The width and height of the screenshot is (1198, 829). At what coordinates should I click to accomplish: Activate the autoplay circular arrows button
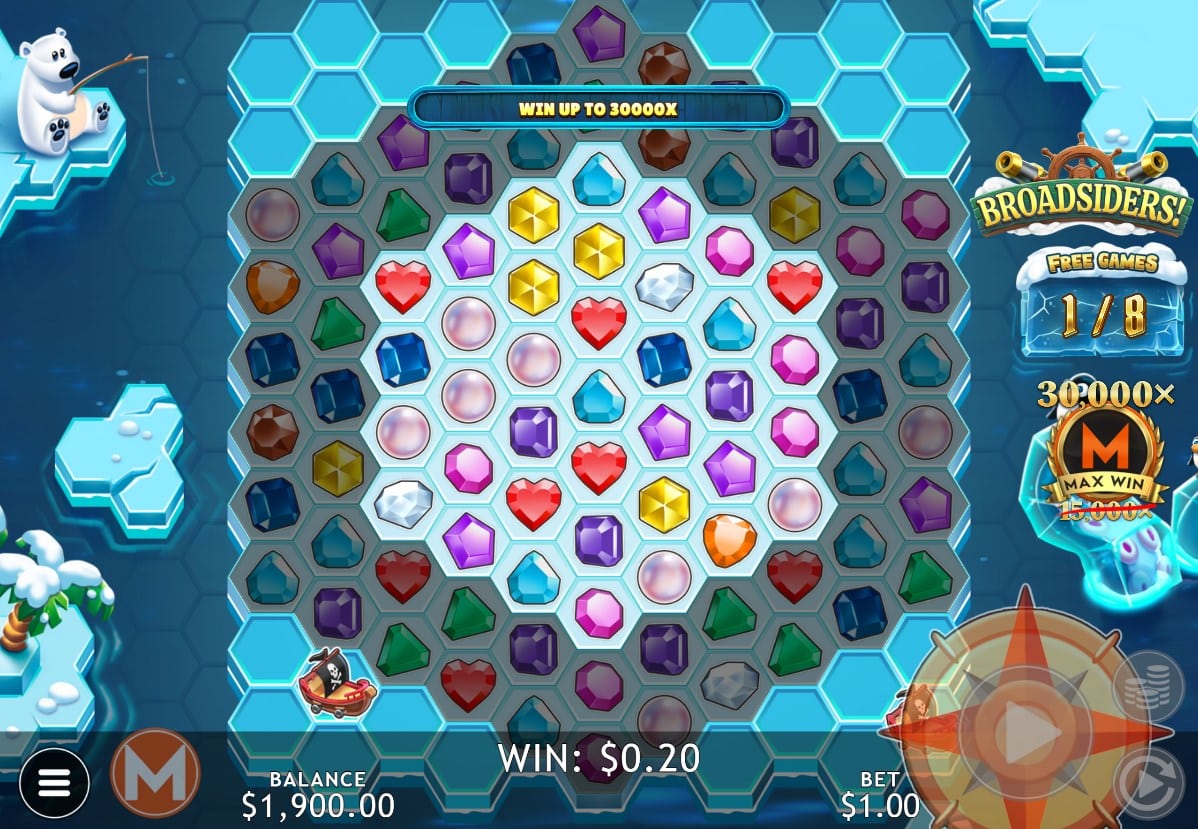(x=1148, y=784)
